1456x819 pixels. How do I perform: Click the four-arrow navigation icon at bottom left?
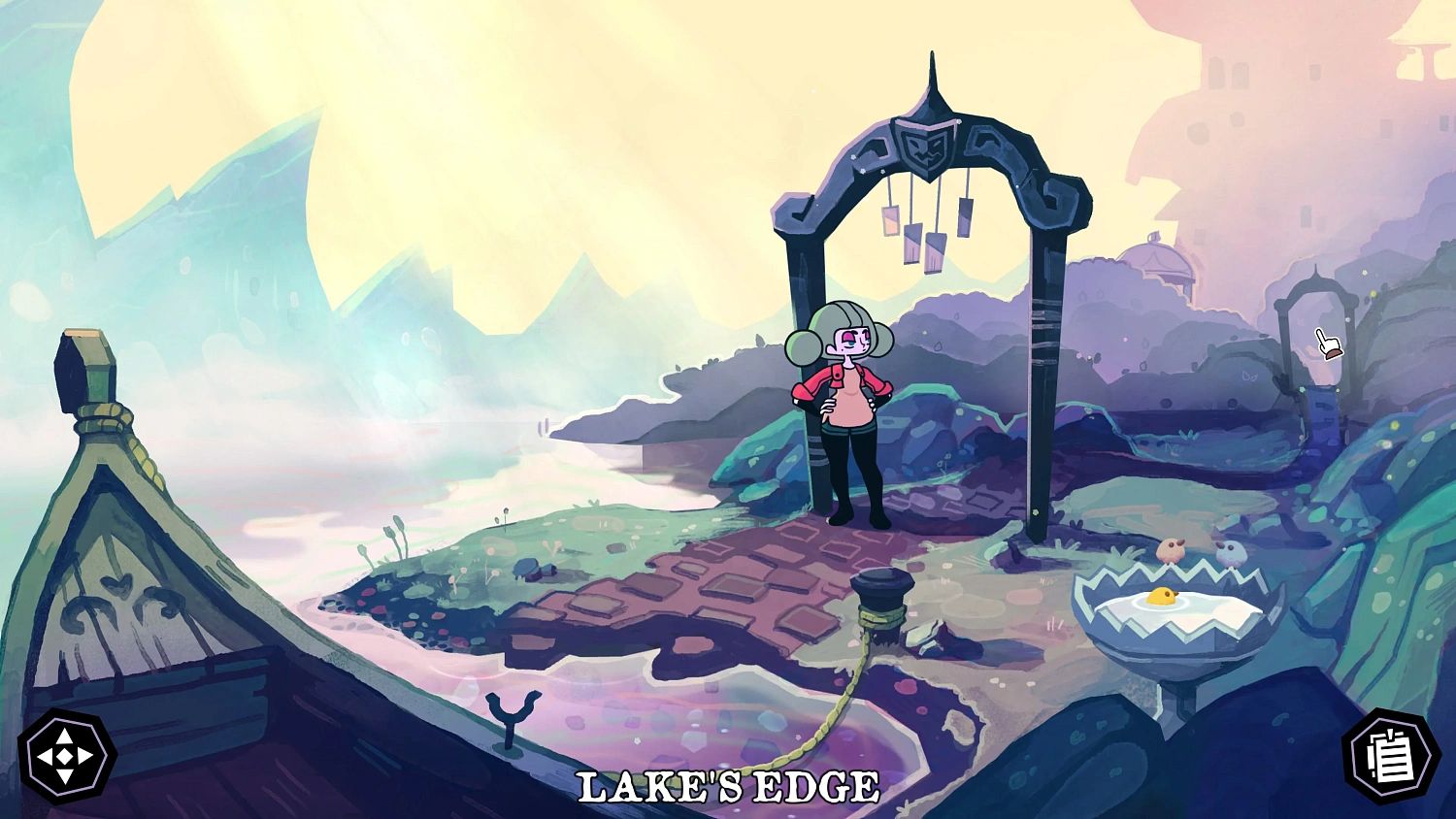click(x=64, y=757)
